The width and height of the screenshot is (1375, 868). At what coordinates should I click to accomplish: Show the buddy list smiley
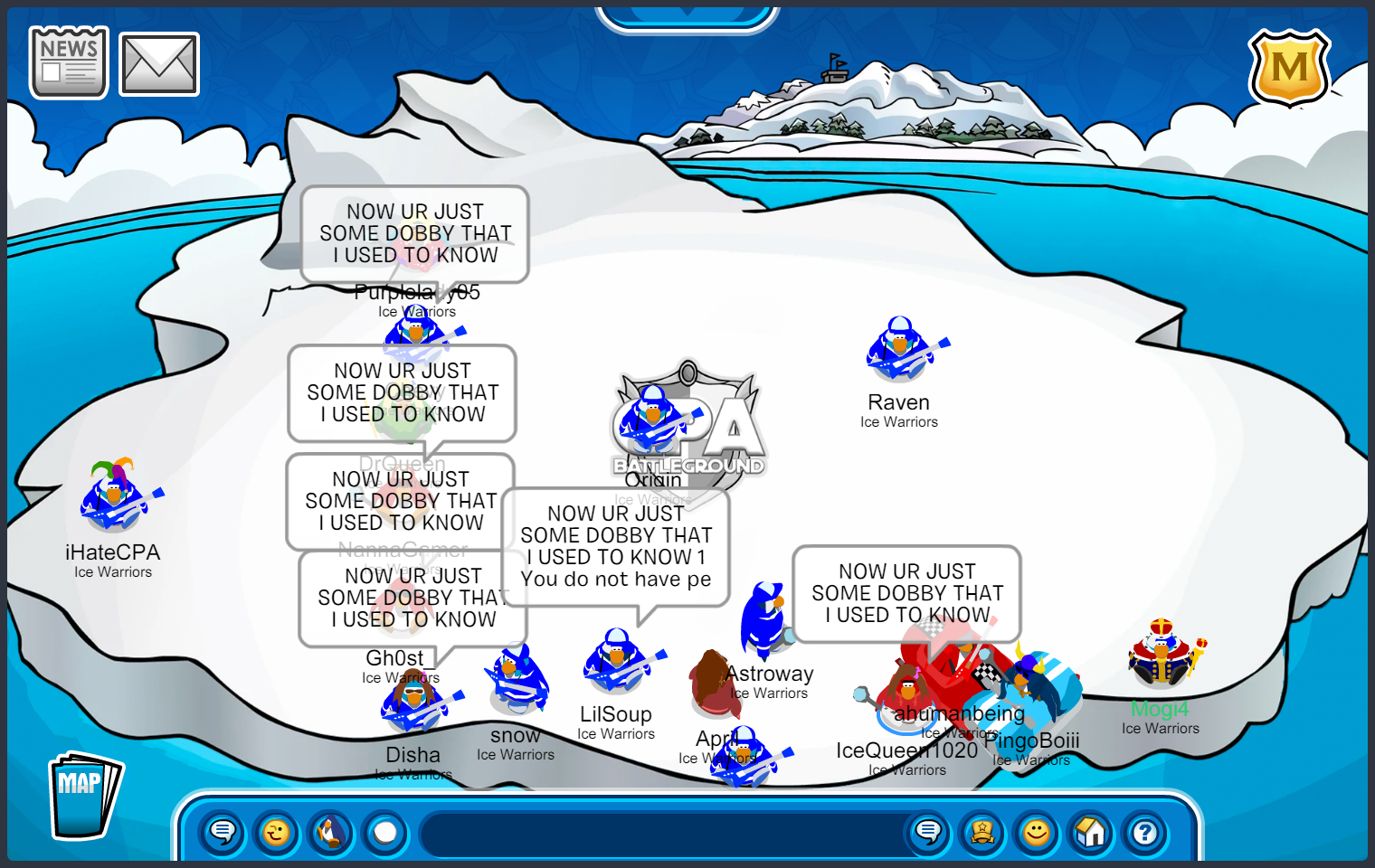click(x=1037, y=832)
